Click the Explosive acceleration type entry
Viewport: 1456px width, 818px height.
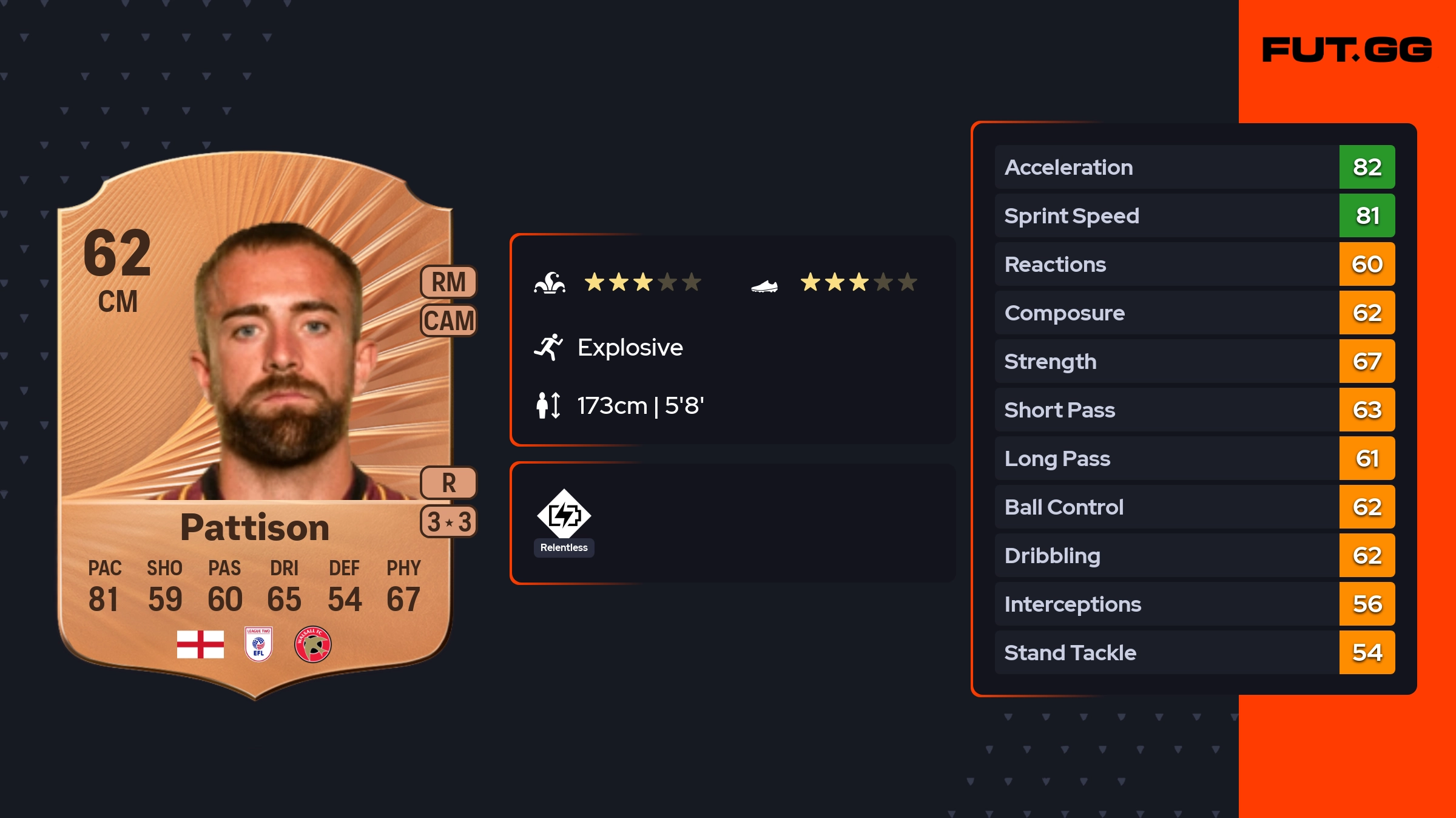(629, 348)
